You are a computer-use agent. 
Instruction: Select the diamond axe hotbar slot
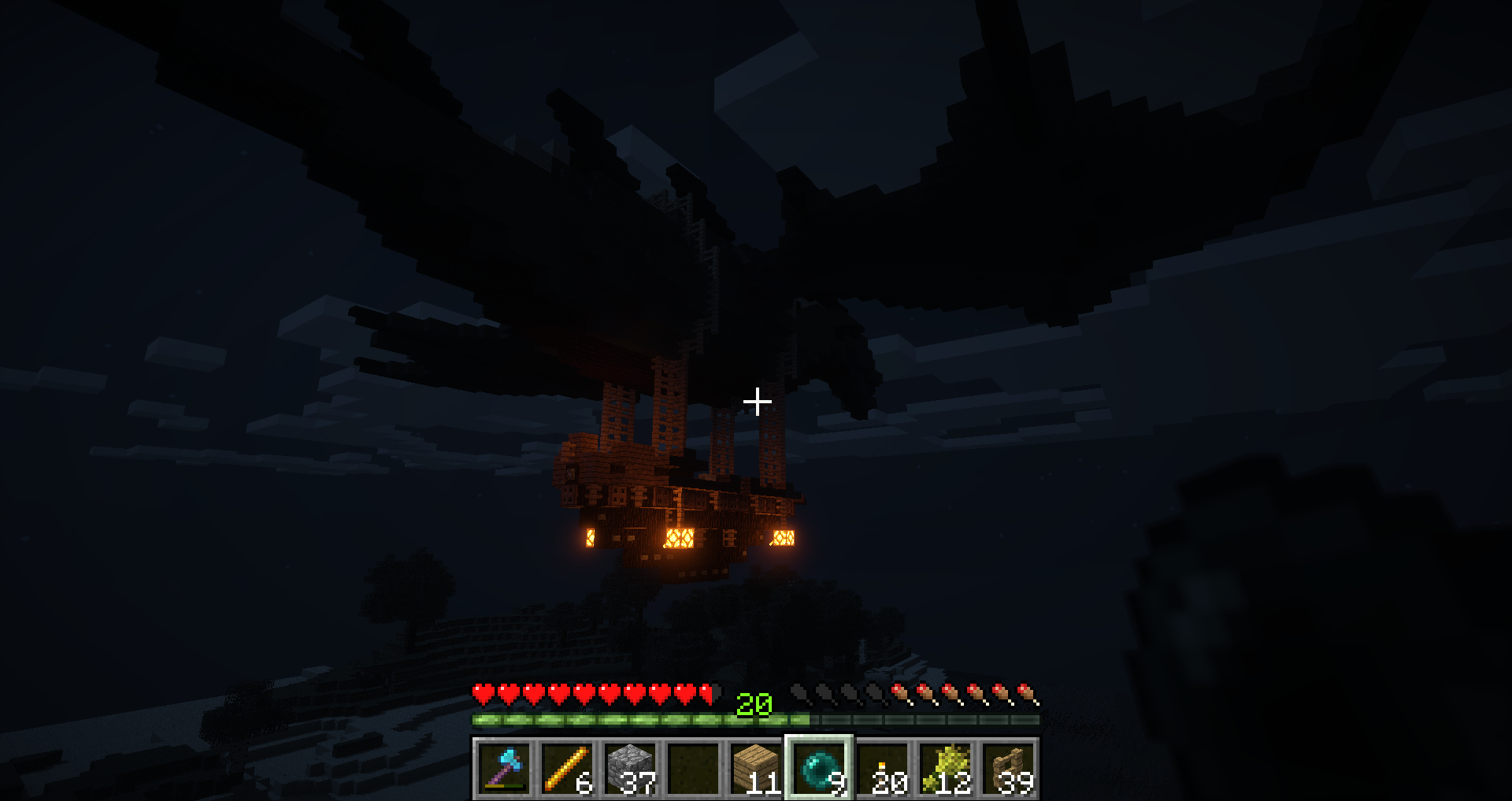[503, 768]
